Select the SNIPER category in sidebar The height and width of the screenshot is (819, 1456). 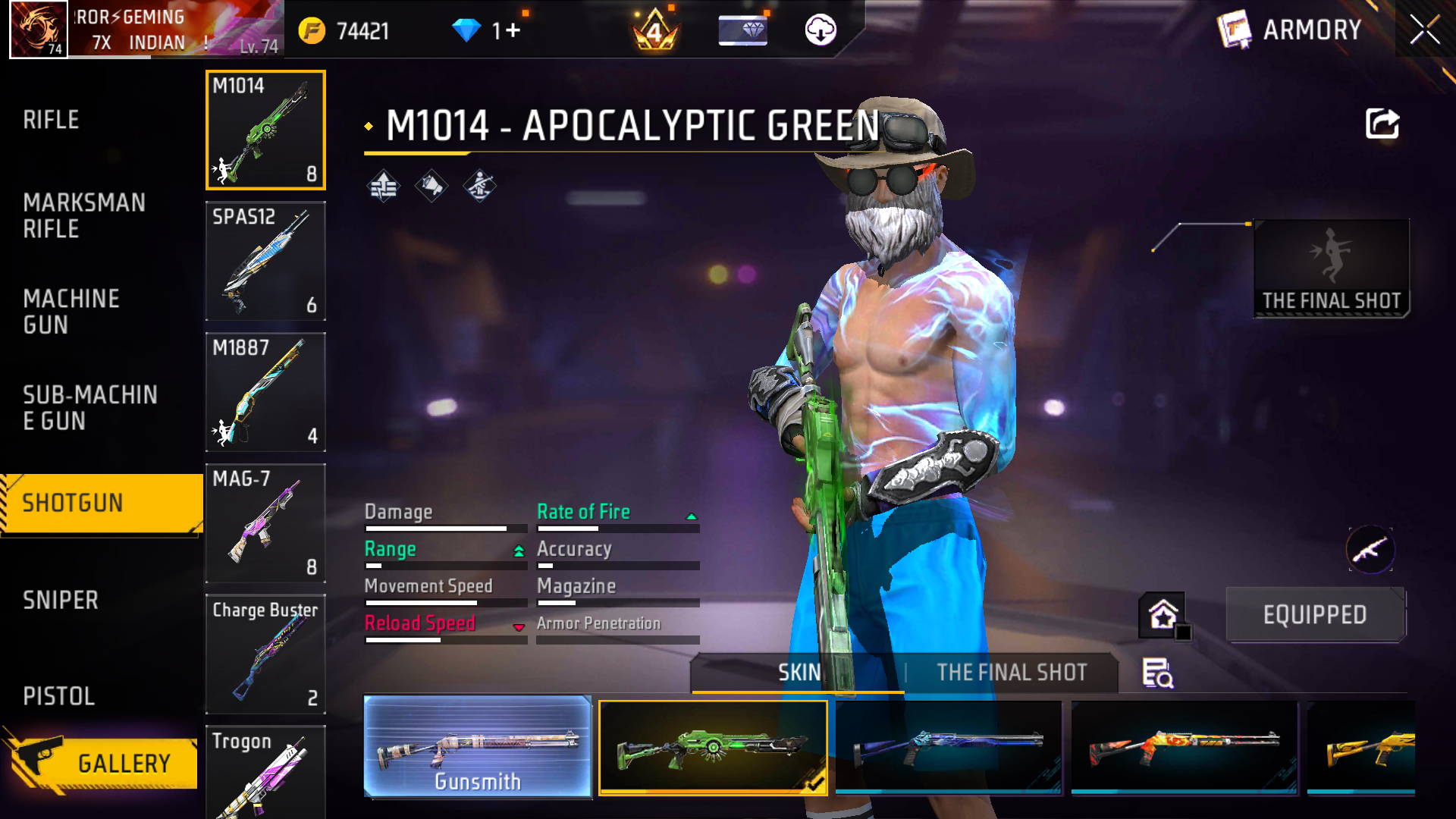(62, 600)
